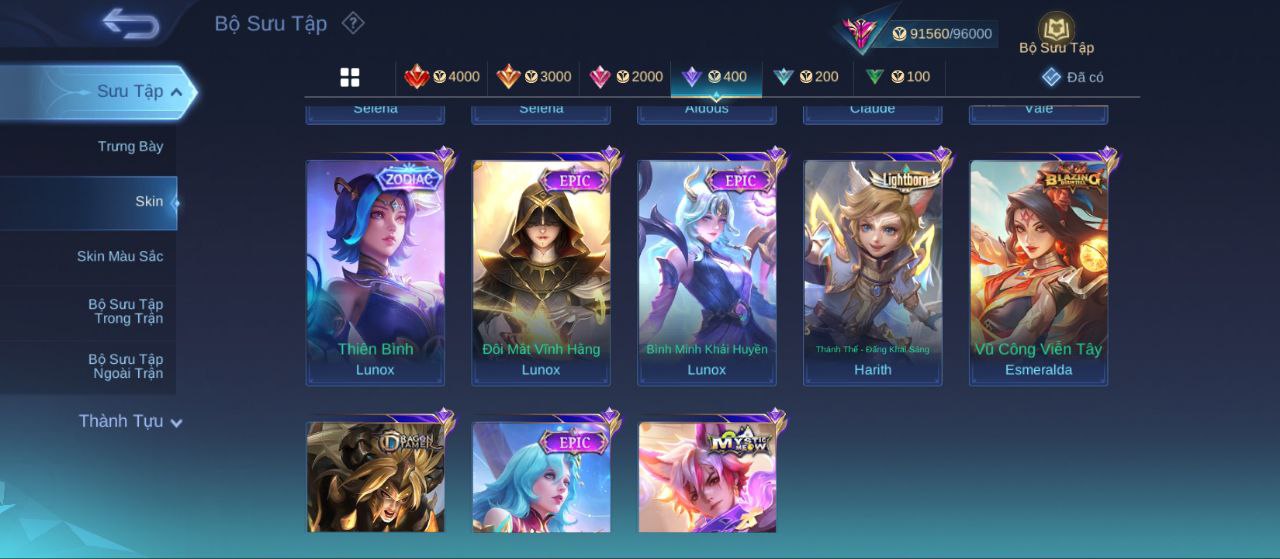Screen dimensions: 1280x559
Task: Show all skins with the grid filter
Action: point(350,77)
